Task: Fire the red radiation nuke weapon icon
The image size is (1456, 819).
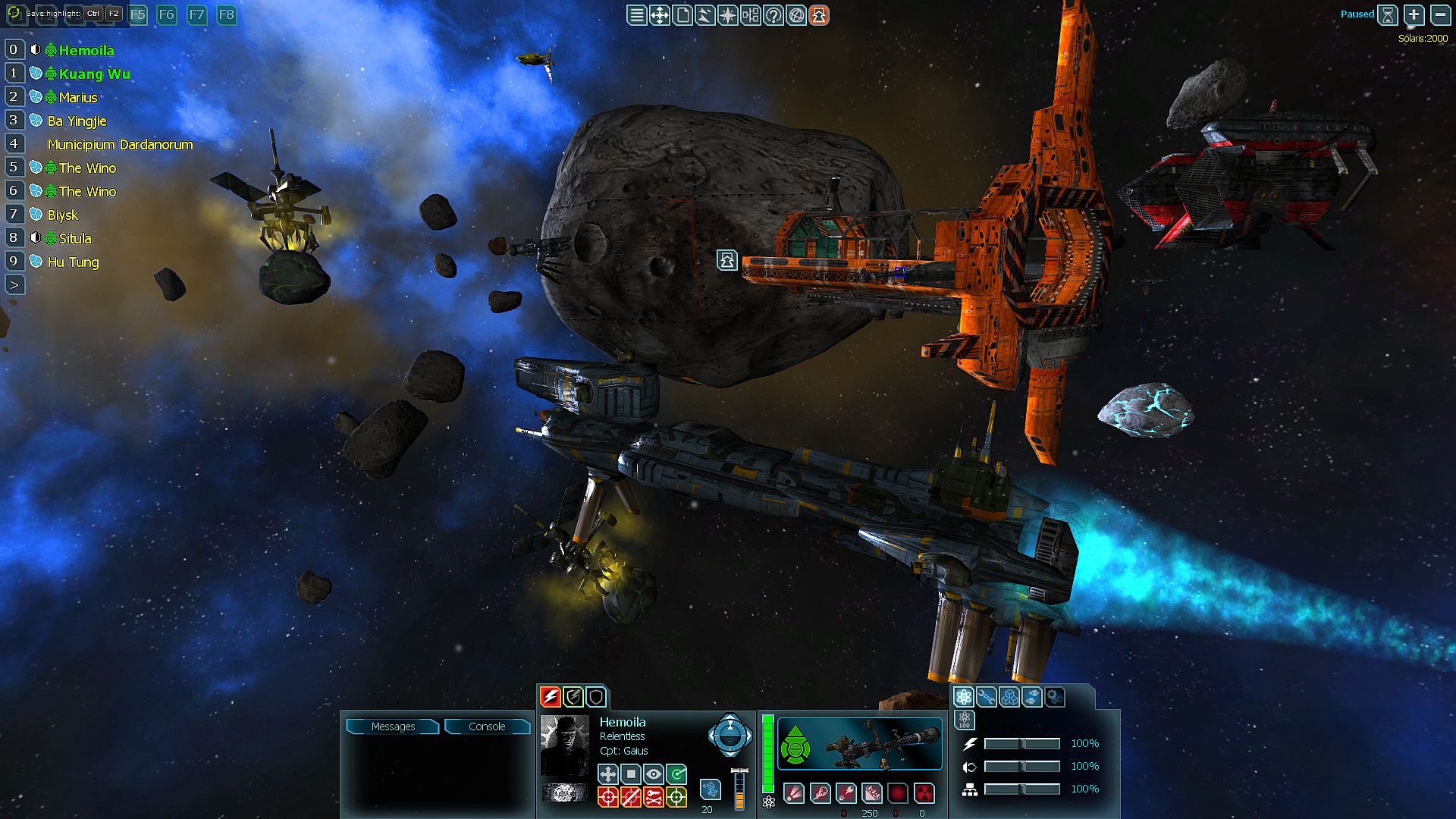Action: tap(924, 793)
